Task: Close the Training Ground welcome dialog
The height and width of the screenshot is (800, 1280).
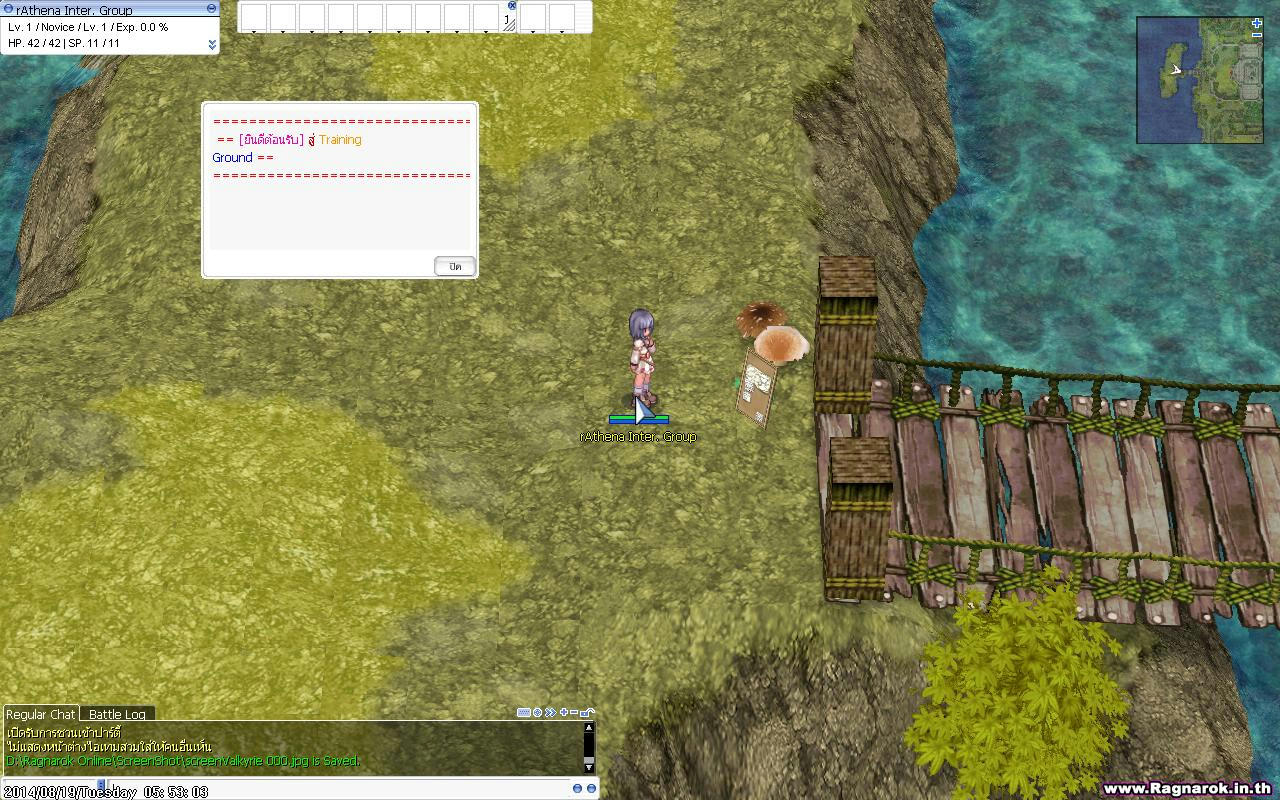Action: pyautogui.click(x=455, y=266)
